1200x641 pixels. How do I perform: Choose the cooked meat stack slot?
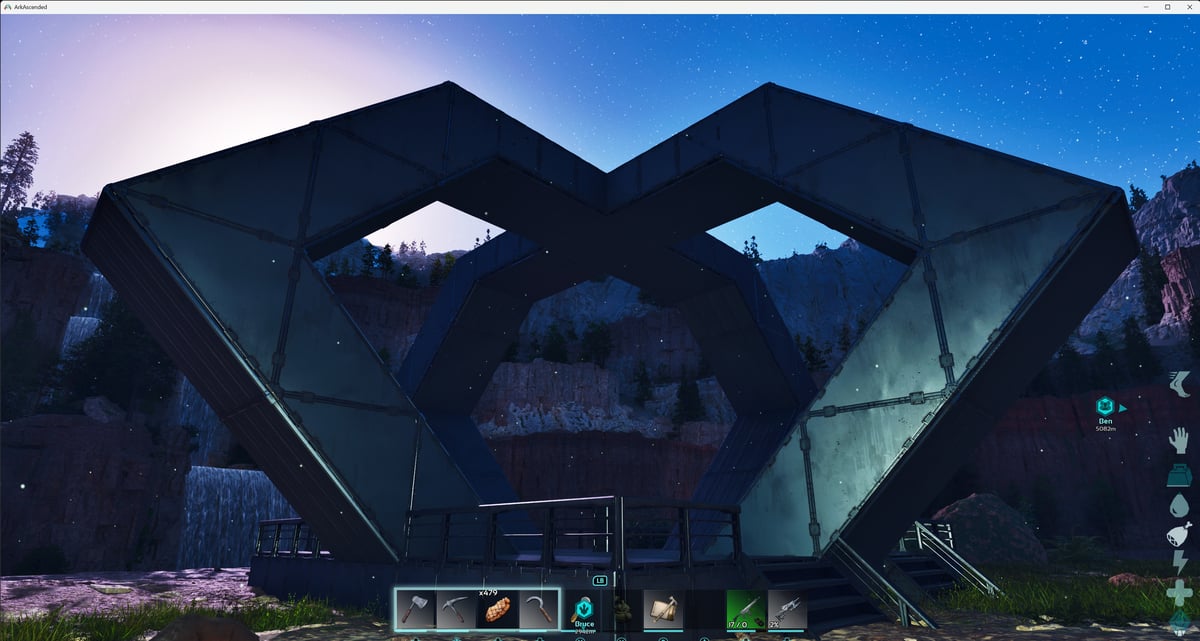[497, 609]
